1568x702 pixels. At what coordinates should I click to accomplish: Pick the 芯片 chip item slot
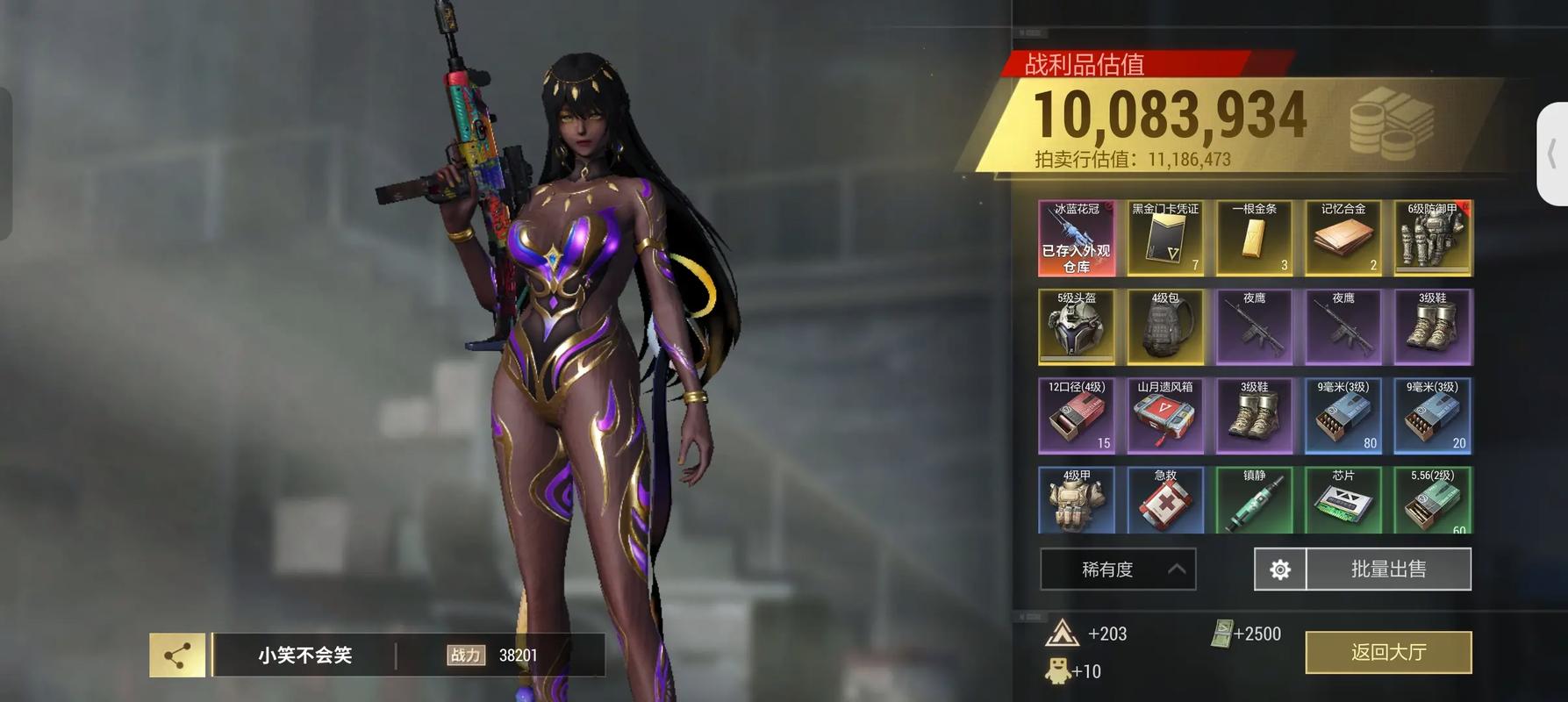(1343, 501)
